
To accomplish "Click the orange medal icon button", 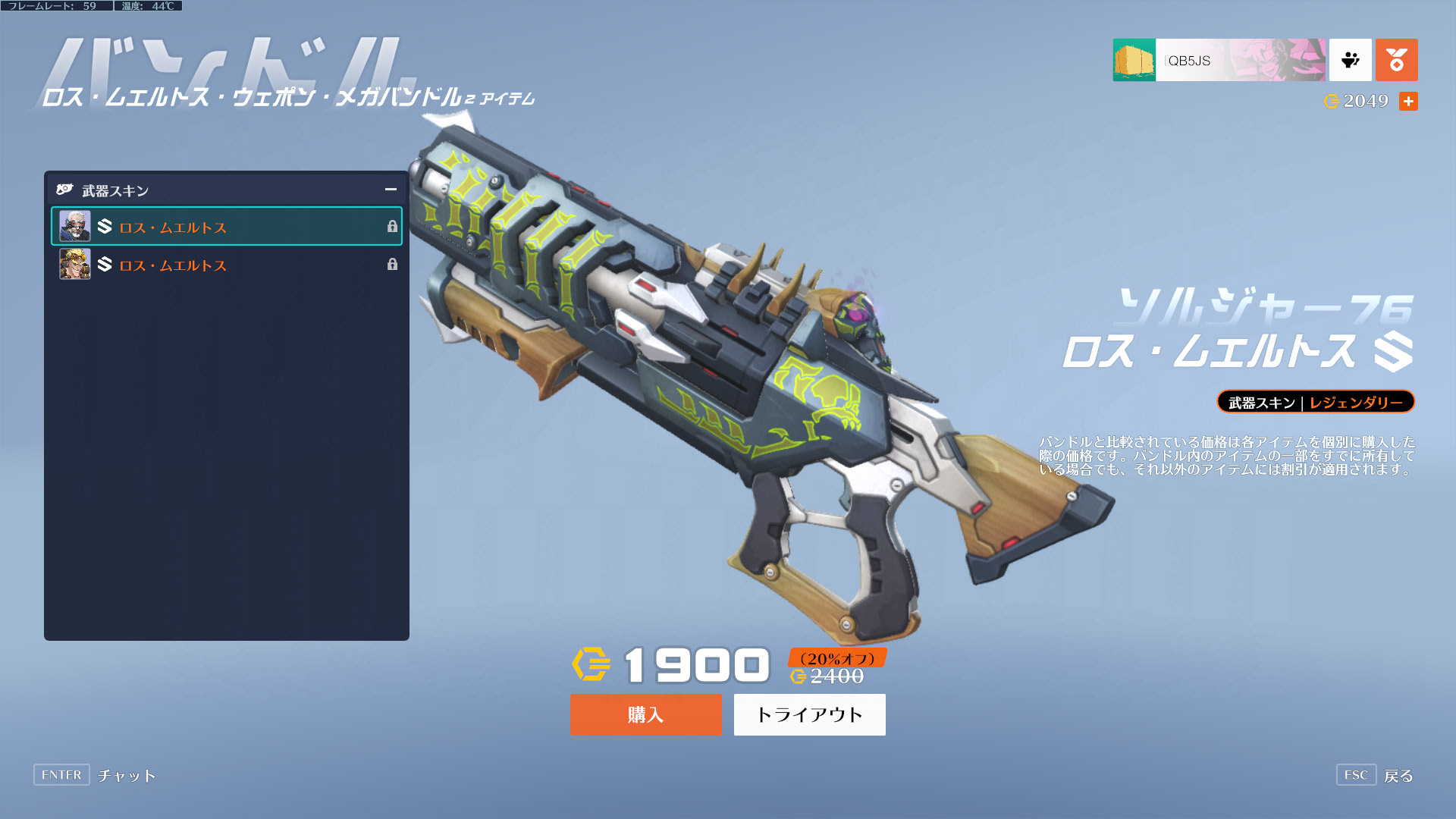I will [1396, 60].
